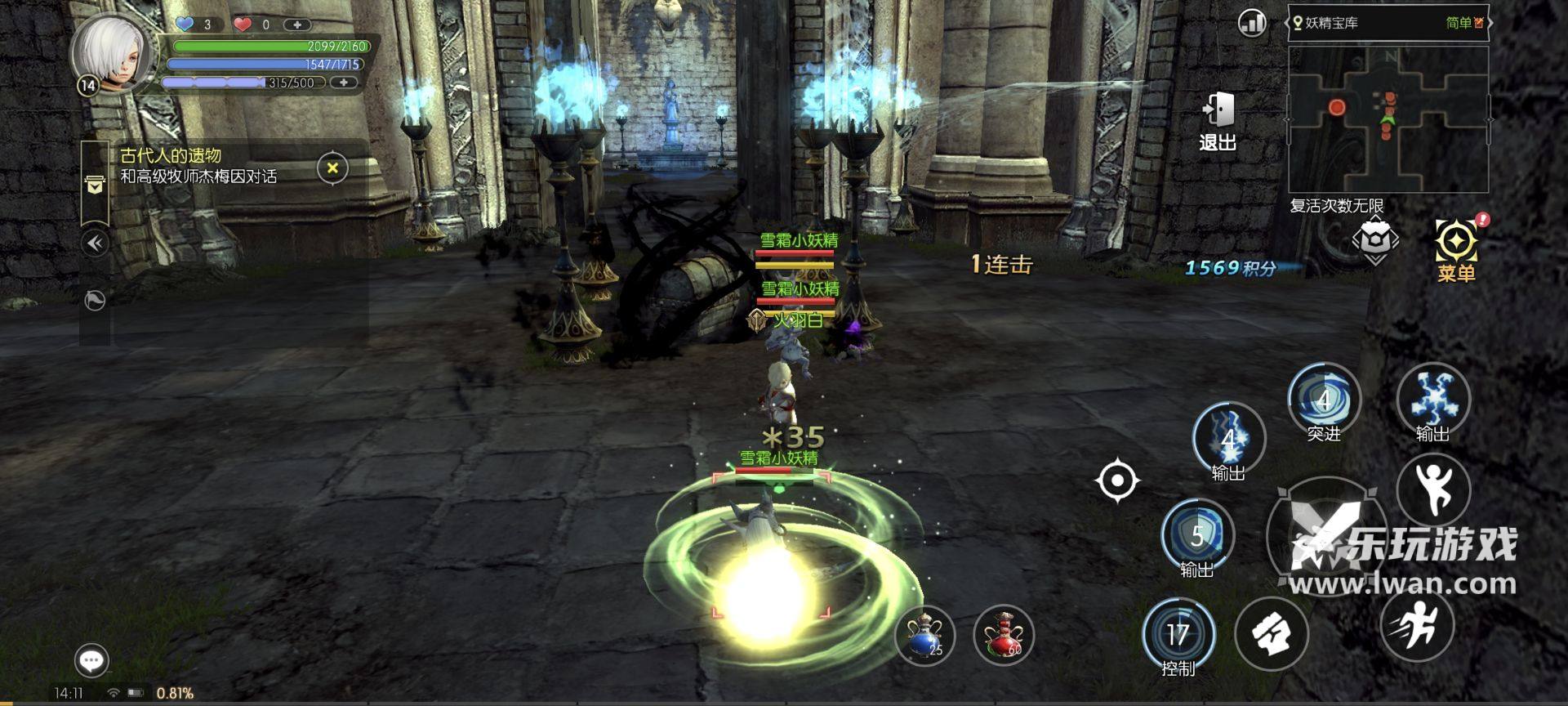
Task: Use the punch gesture skill button
Action: point(1272,635)
